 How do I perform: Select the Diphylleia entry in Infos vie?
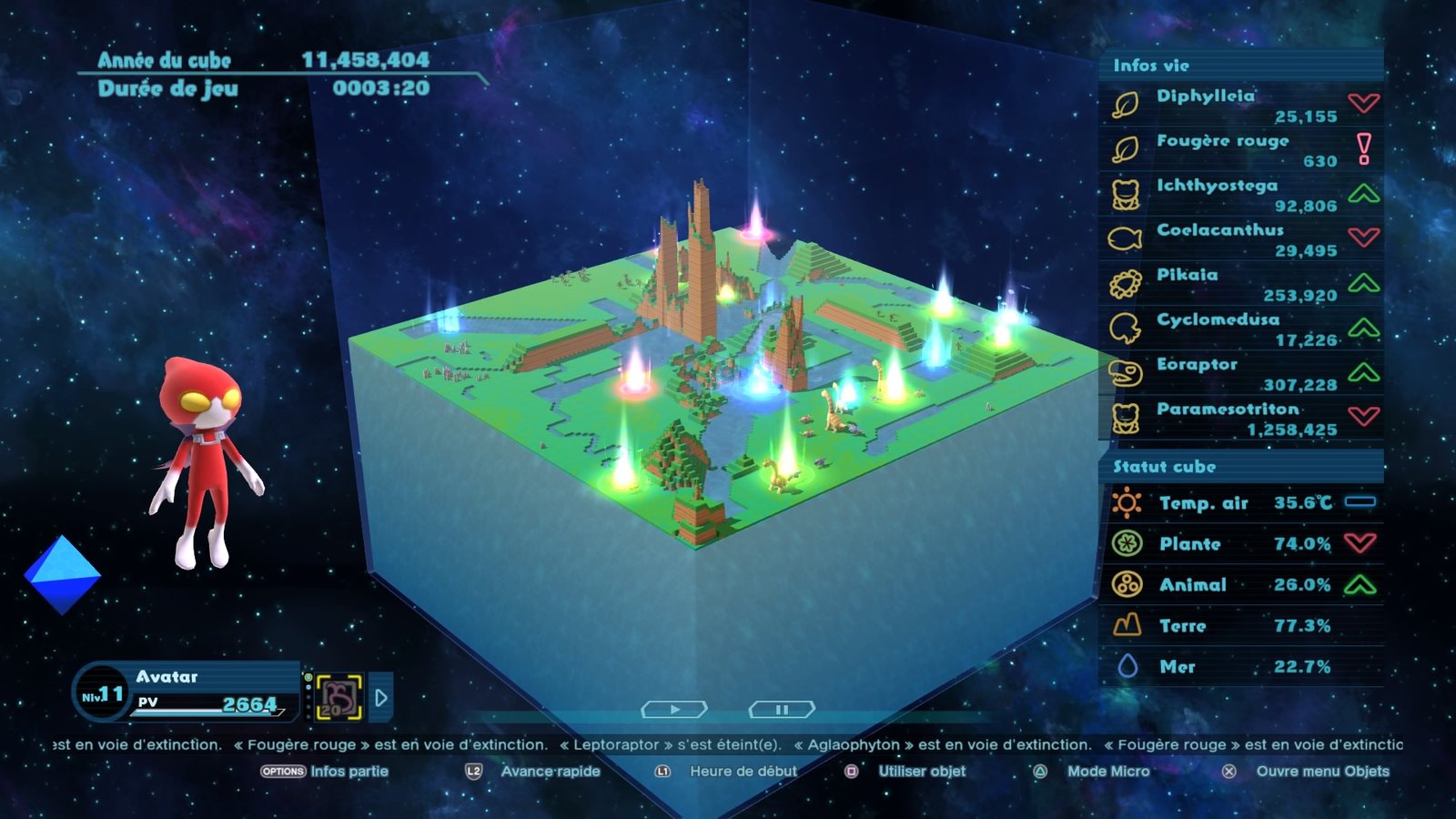(x=1241, y=106)
